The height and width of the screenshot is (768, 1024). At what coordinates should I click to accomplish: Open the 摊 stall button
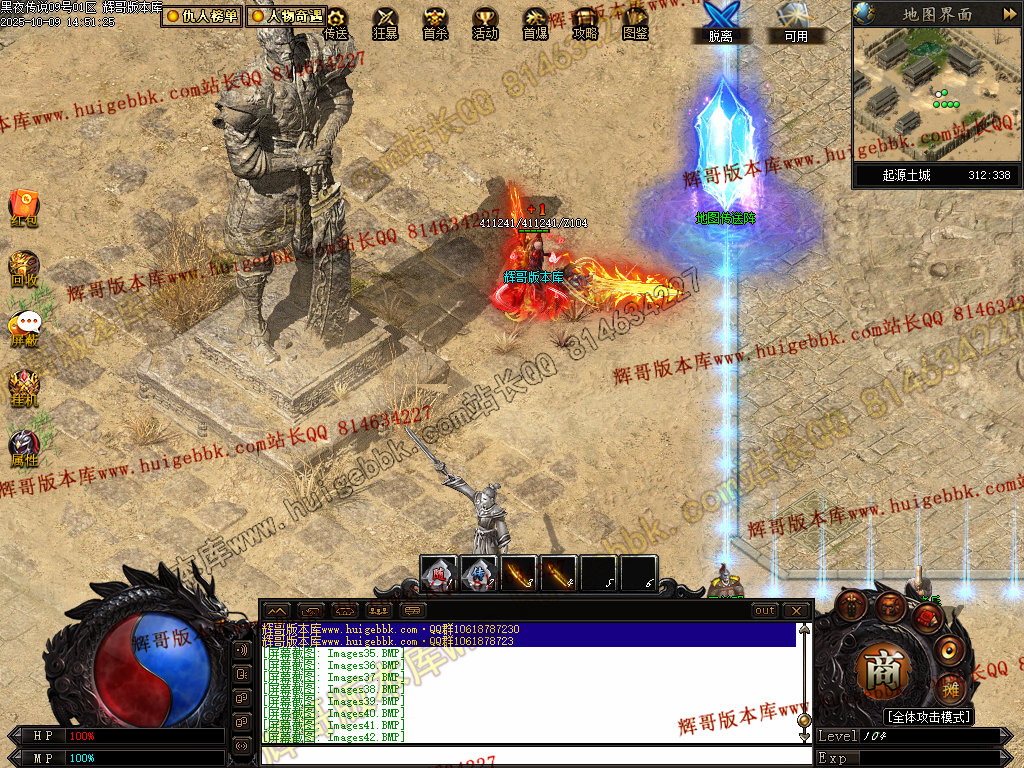click(950, 687)
